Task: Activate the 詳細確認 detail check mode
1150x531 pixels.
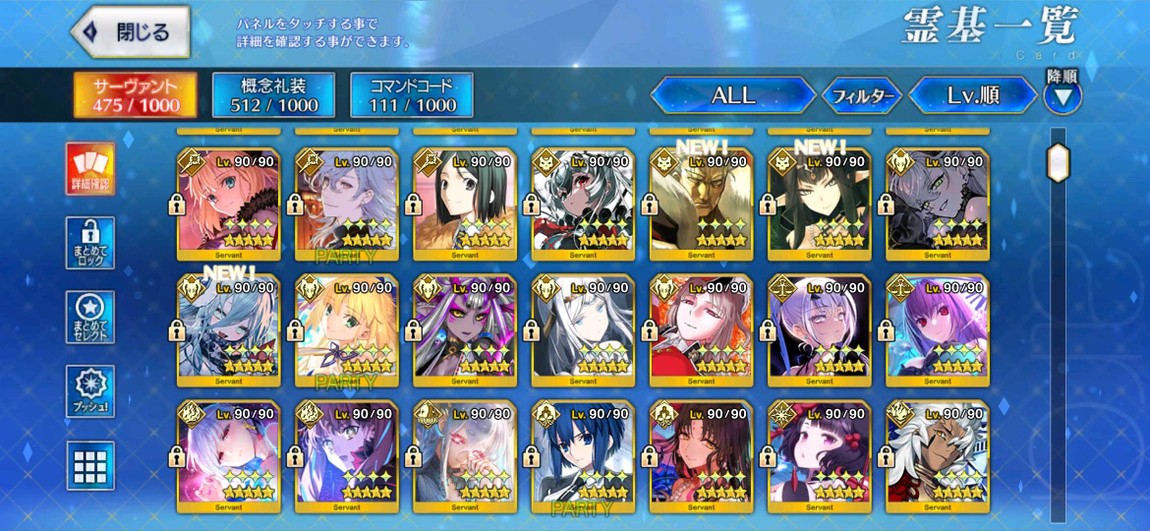Action: point(90,168)
